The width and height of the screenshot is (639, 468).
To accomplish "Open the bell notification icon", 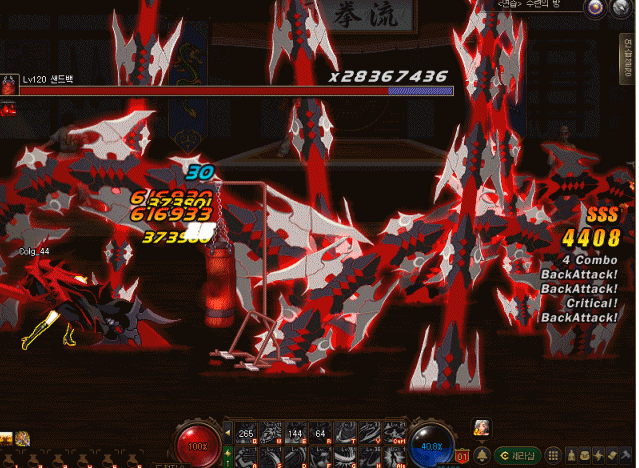I will point(482,455).
